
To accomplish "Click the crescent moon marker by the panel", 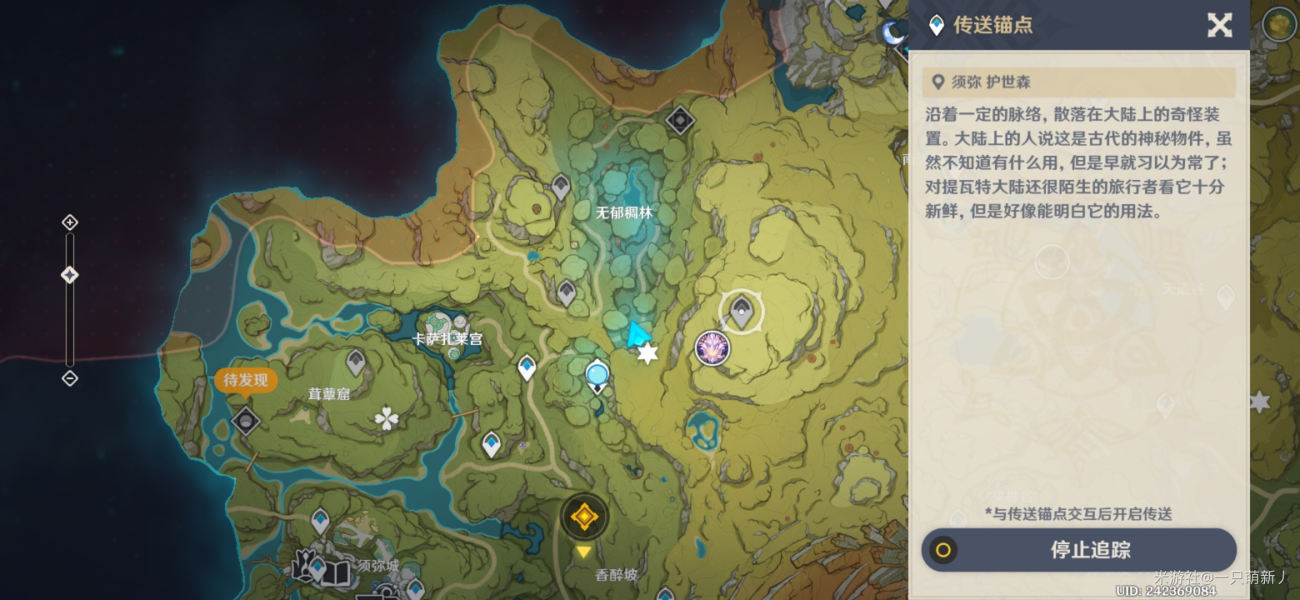I will pos(892,34).
